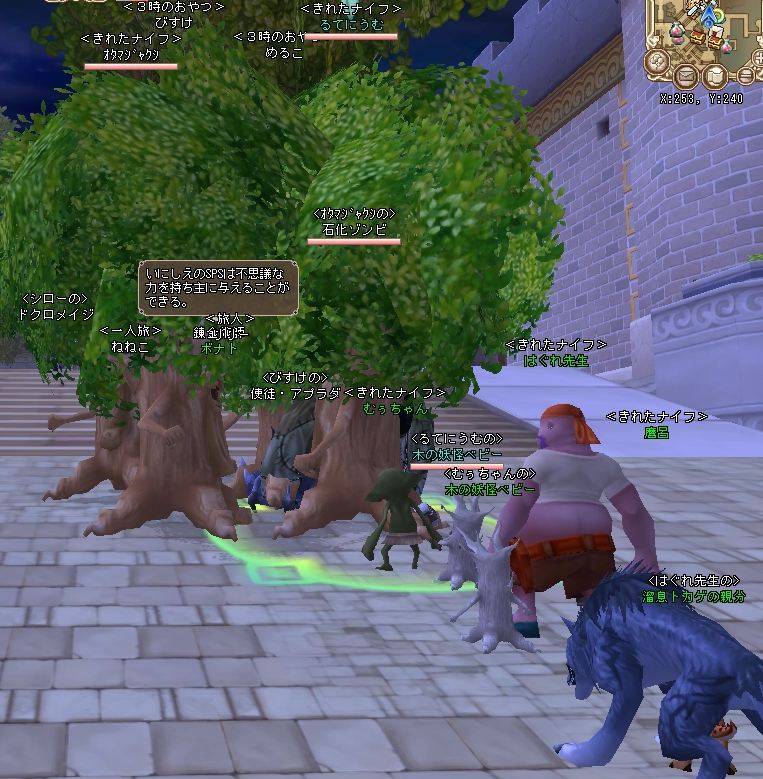Open the mail envelope button
763x779 pixels.
(x=686, y=76)
